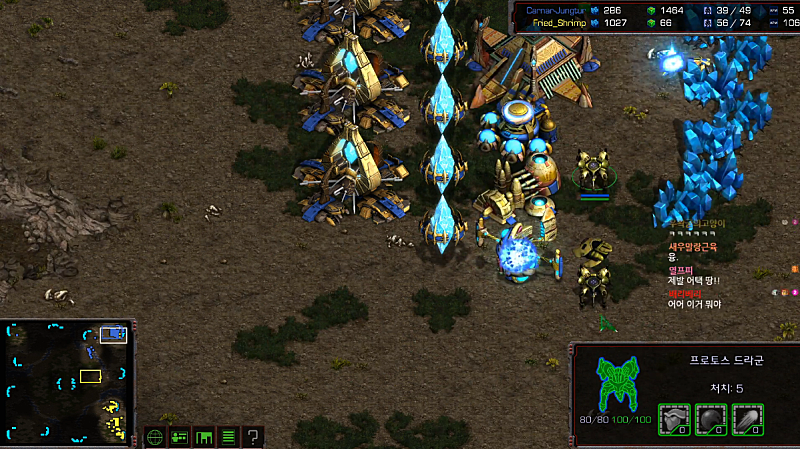Click the plasma shield upgrade icon
Screen dimensions: 800x449
point(712,419)
